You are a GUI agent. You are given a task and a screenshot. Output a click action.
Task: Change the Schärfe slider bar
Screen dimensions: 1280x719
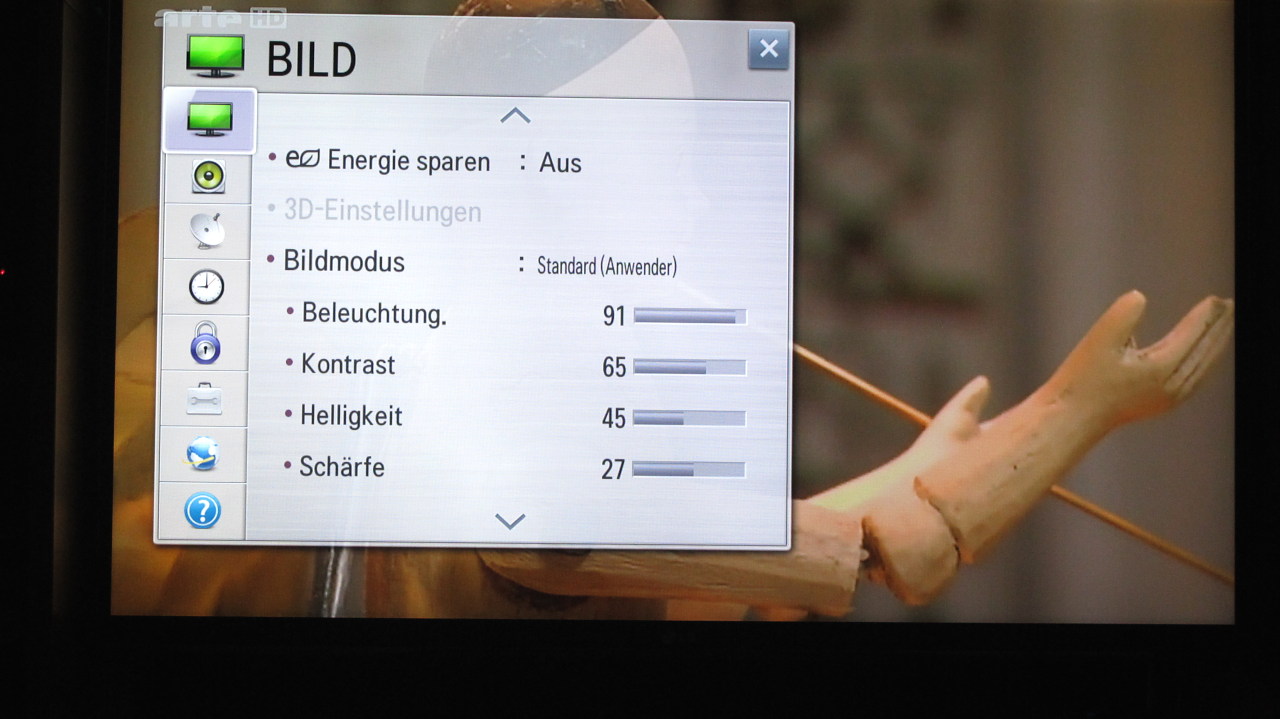[x=688, y=469]
